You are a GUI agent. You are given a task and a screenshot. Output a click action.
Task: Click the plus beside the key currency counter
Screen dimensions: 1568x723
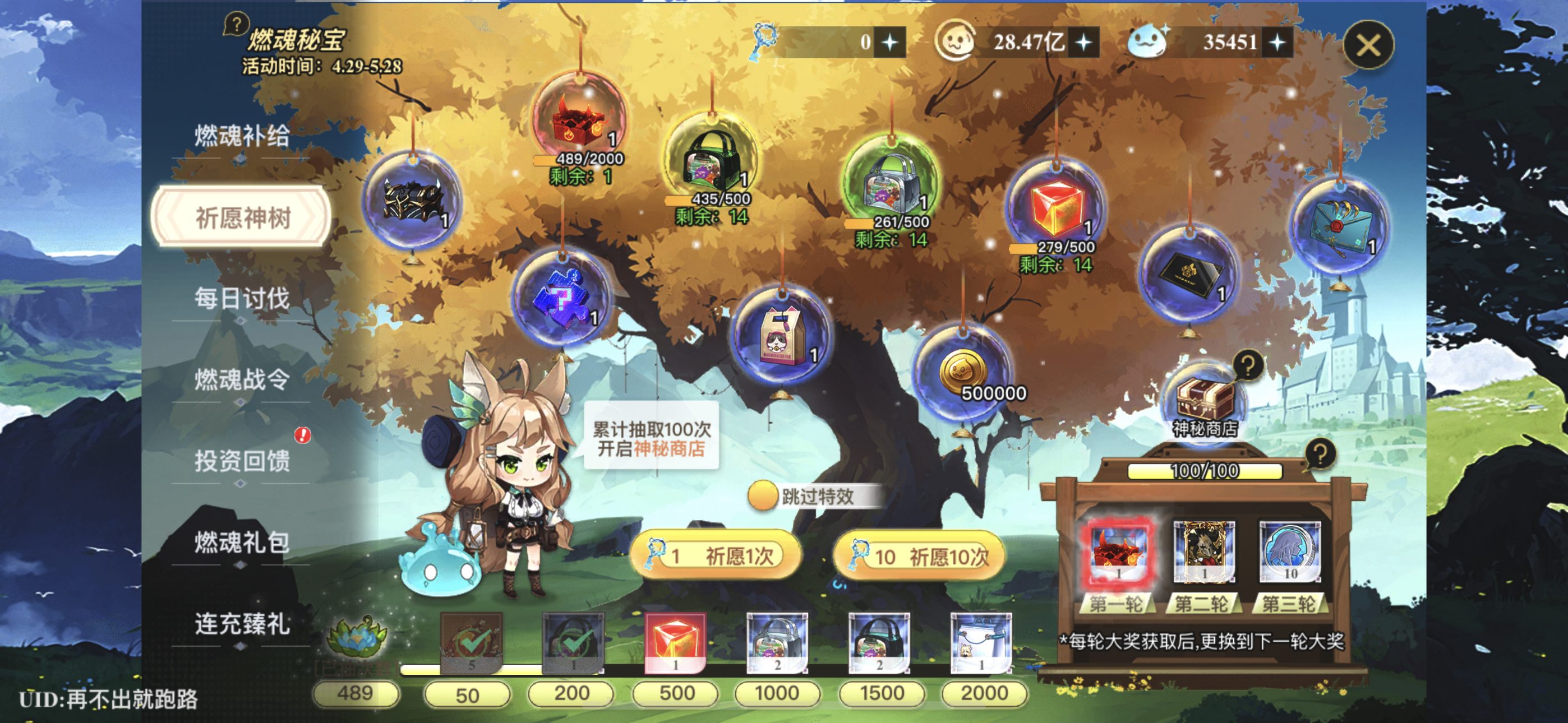(x=891, y=41)
